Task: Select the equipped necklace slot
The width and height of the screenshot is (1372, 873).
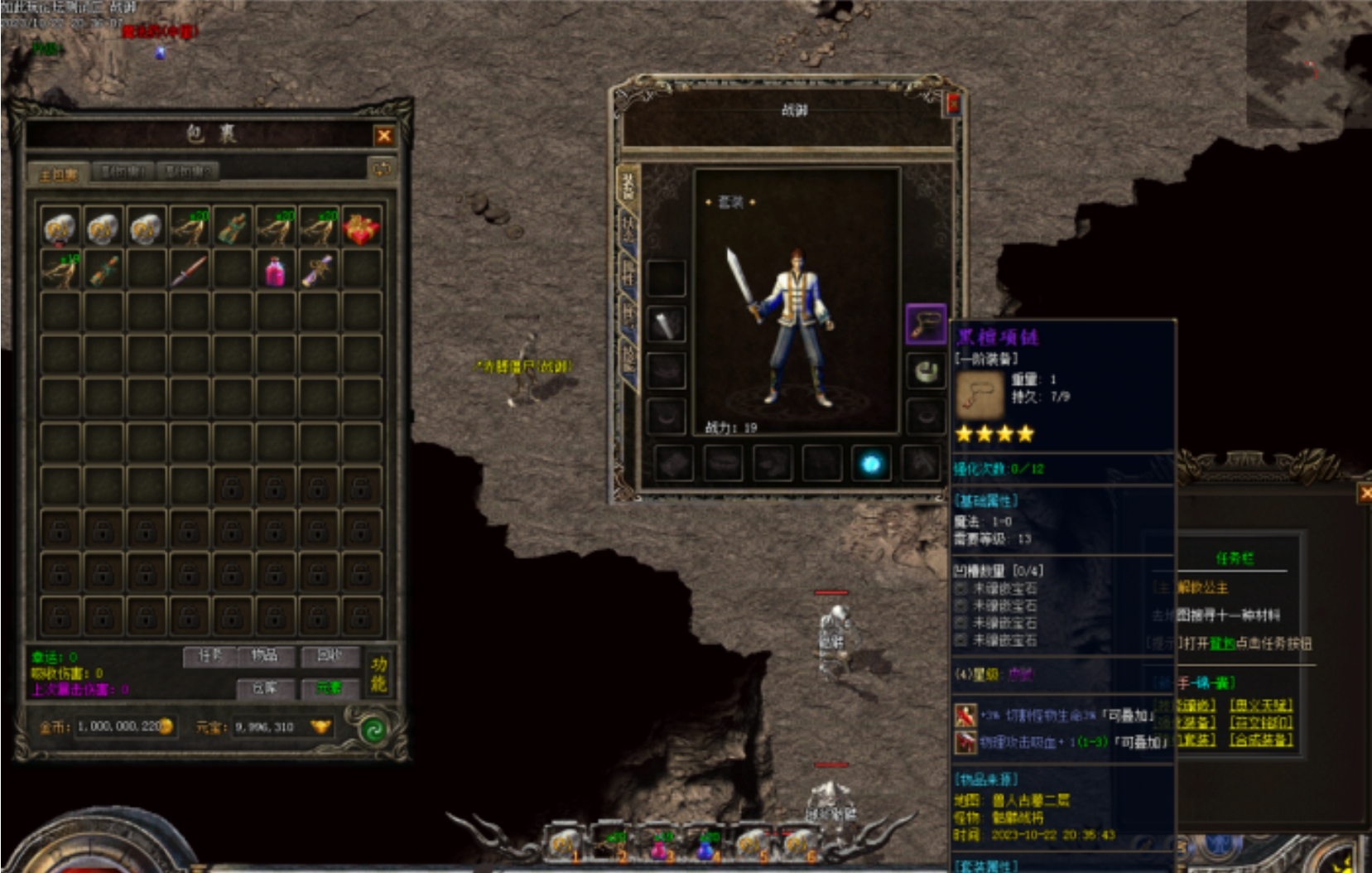Action: coord(926,323)
